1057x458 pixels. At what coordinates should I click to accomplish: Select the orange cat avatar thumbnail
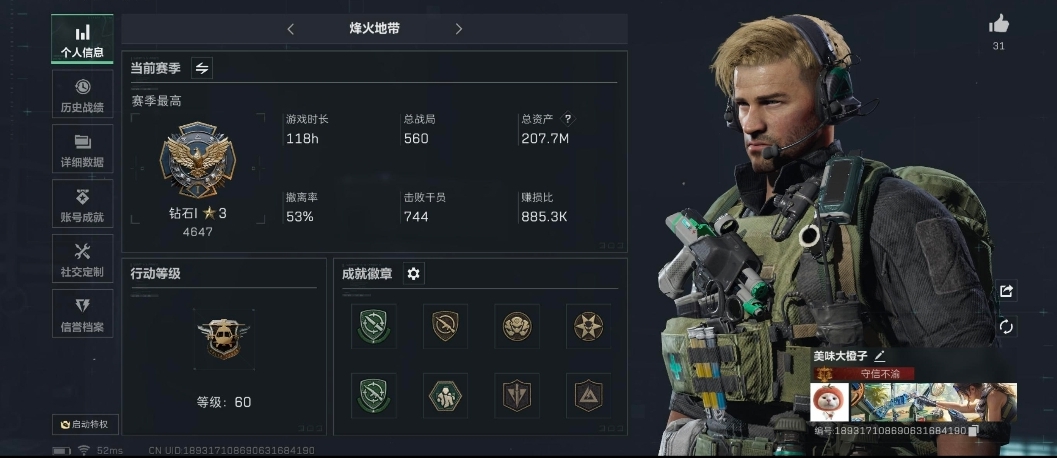click(x=830, y=402)
